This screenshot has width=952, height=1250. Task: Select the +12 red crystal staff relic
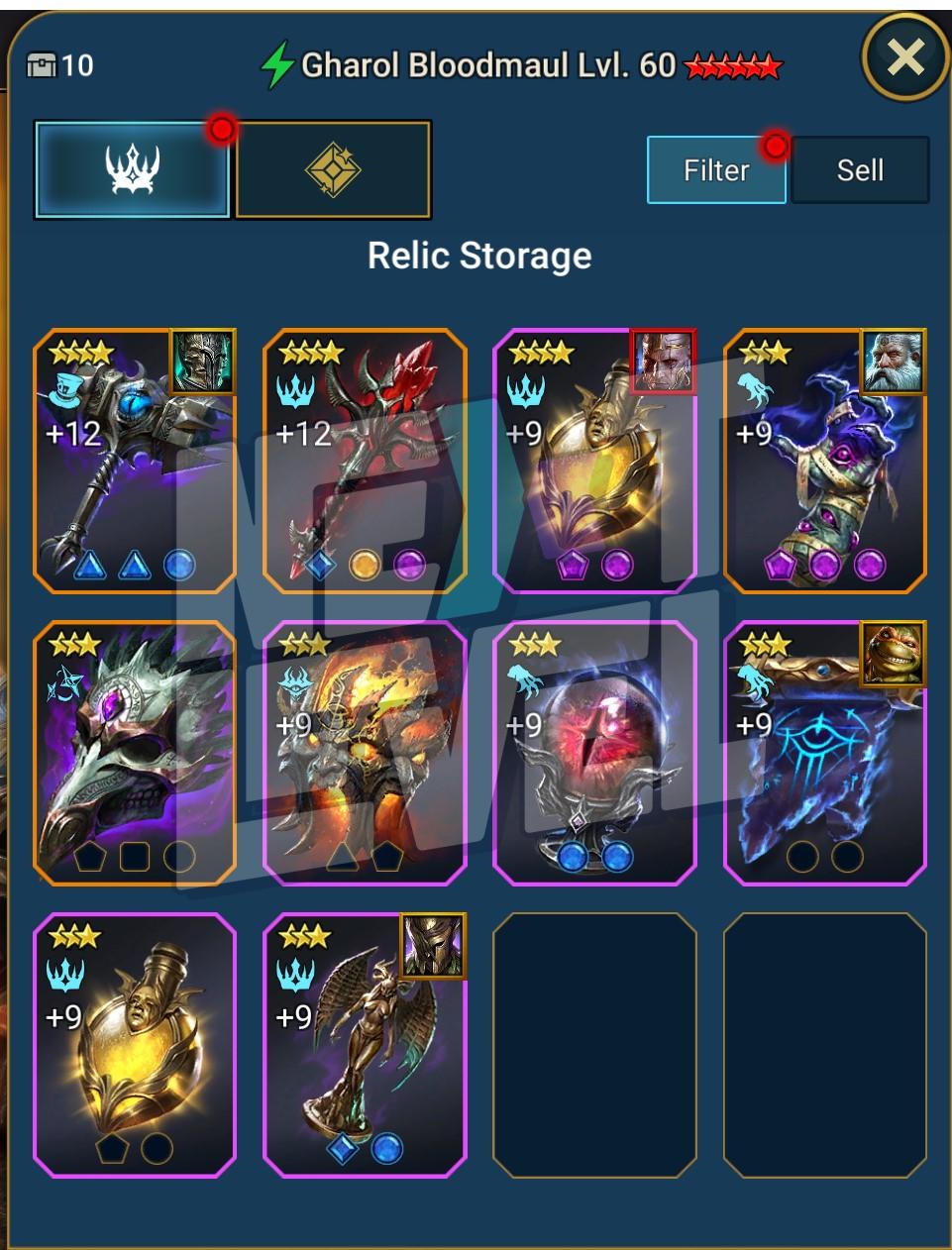(365, 462)
